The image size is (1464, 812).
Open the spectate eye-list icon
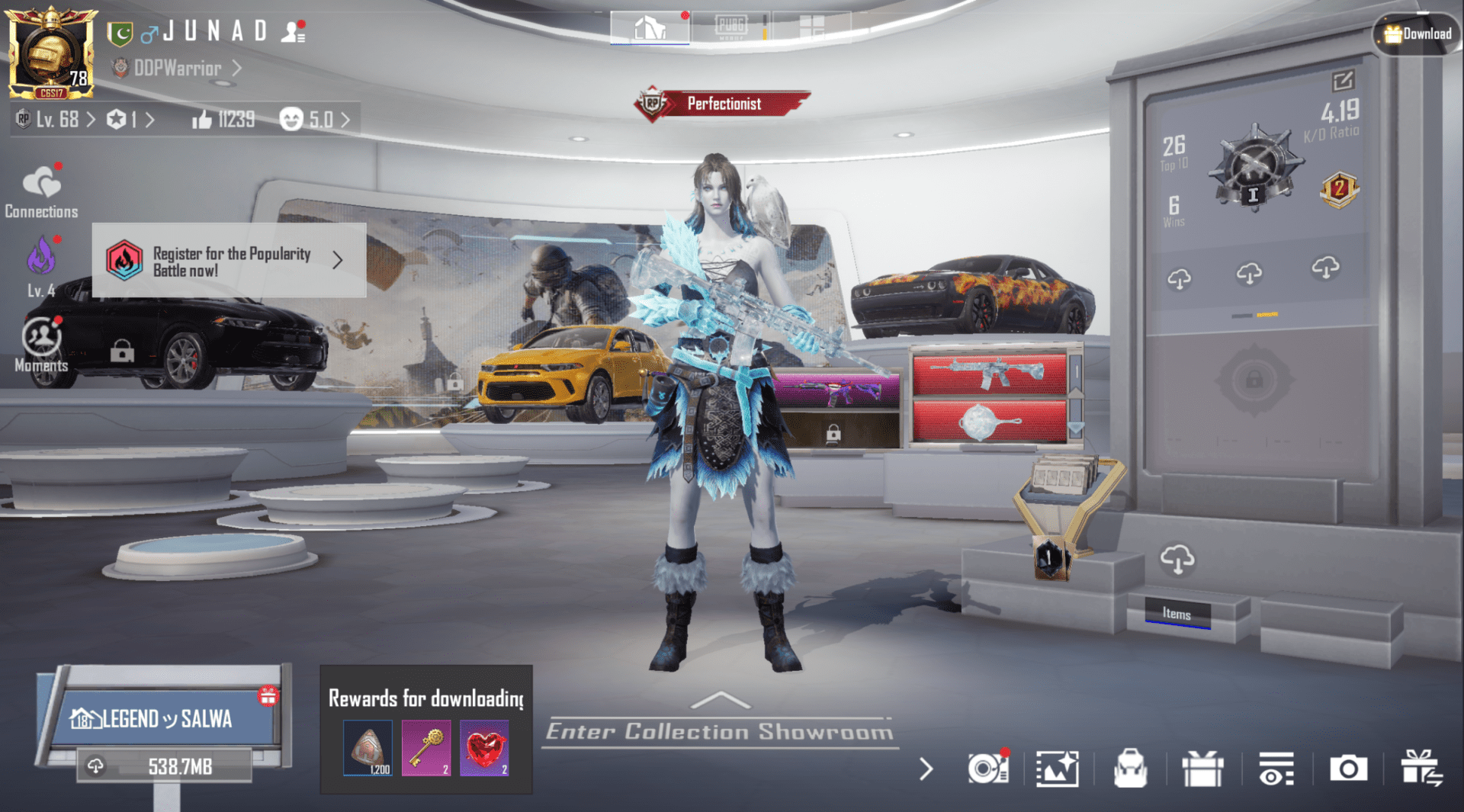click(1277, 769)
